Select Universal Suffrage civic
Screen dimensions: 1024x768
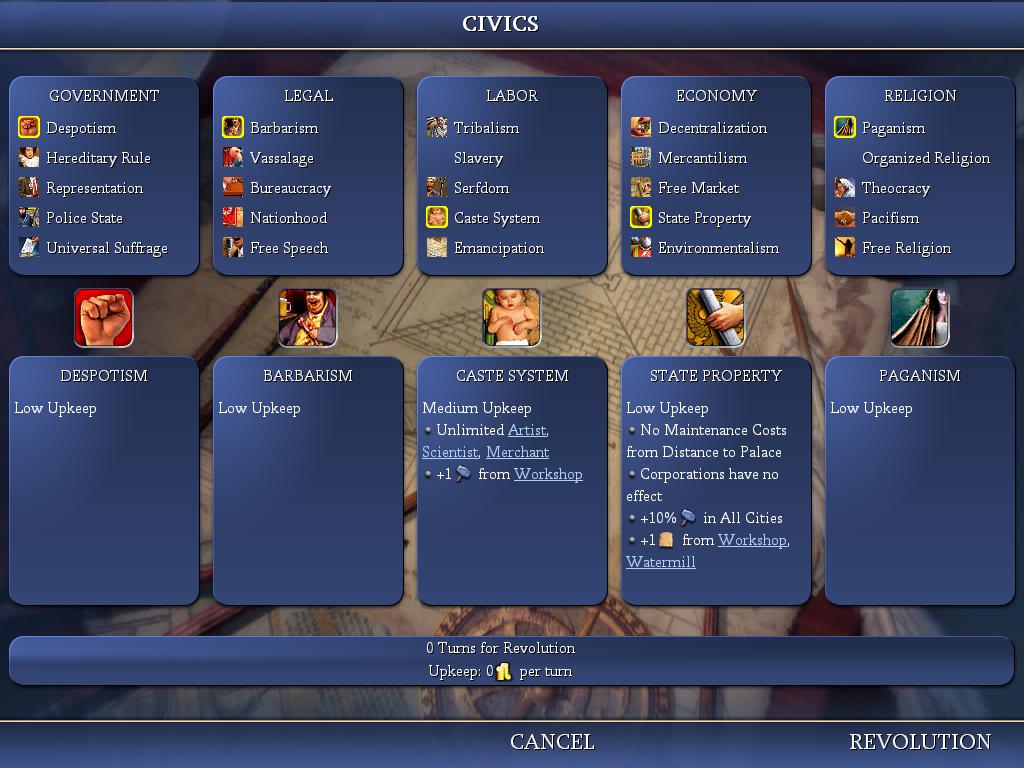click(106, 248)
